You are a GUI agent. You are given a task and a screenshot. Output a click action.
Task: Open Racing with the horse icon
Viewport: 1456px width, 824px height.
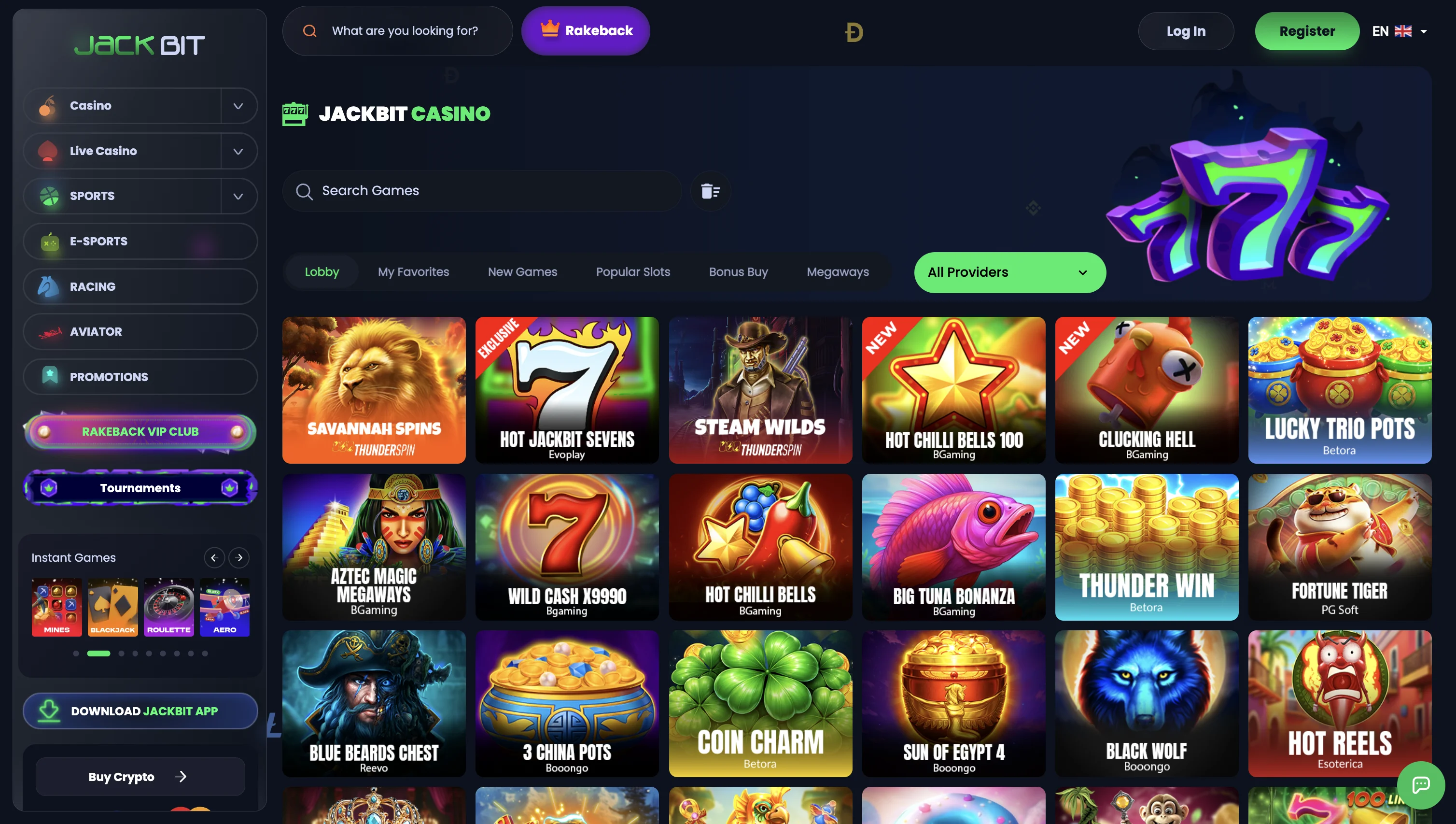tap(49, 286)
